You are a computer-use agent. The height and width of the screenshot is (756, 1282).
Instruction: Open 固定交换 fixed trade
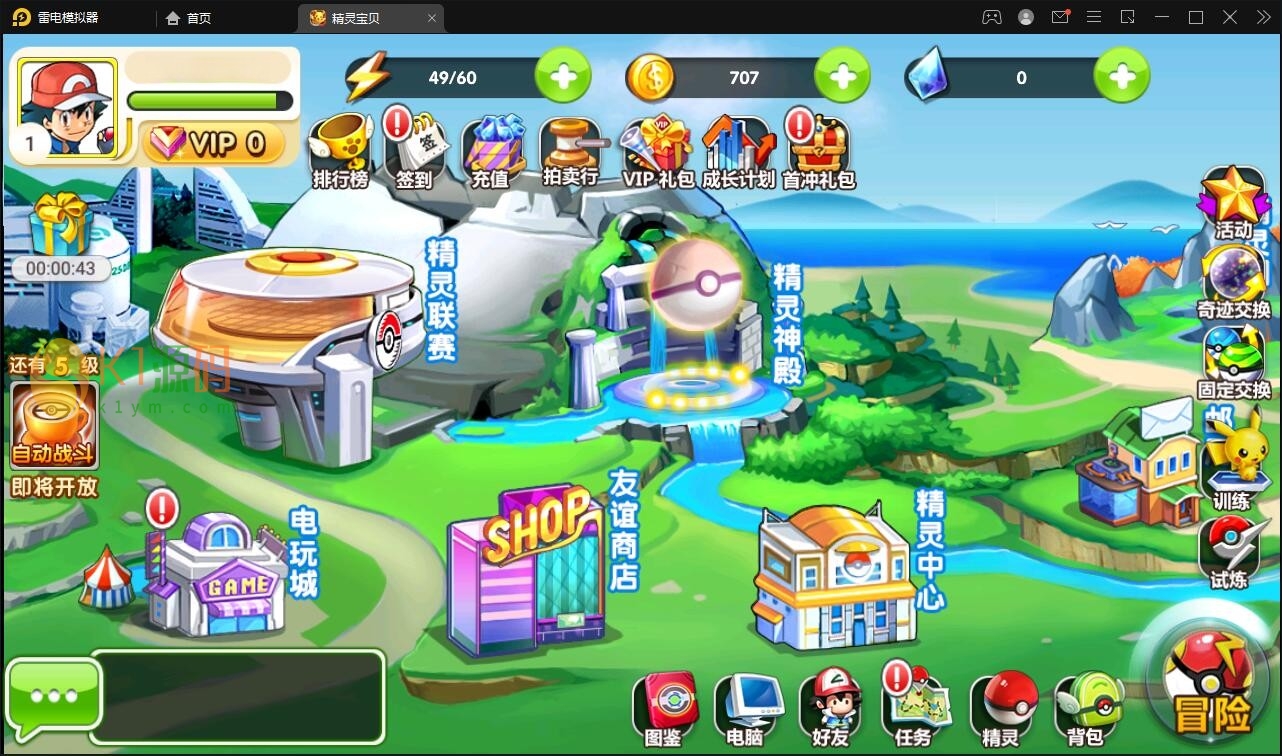(1233, 362)
